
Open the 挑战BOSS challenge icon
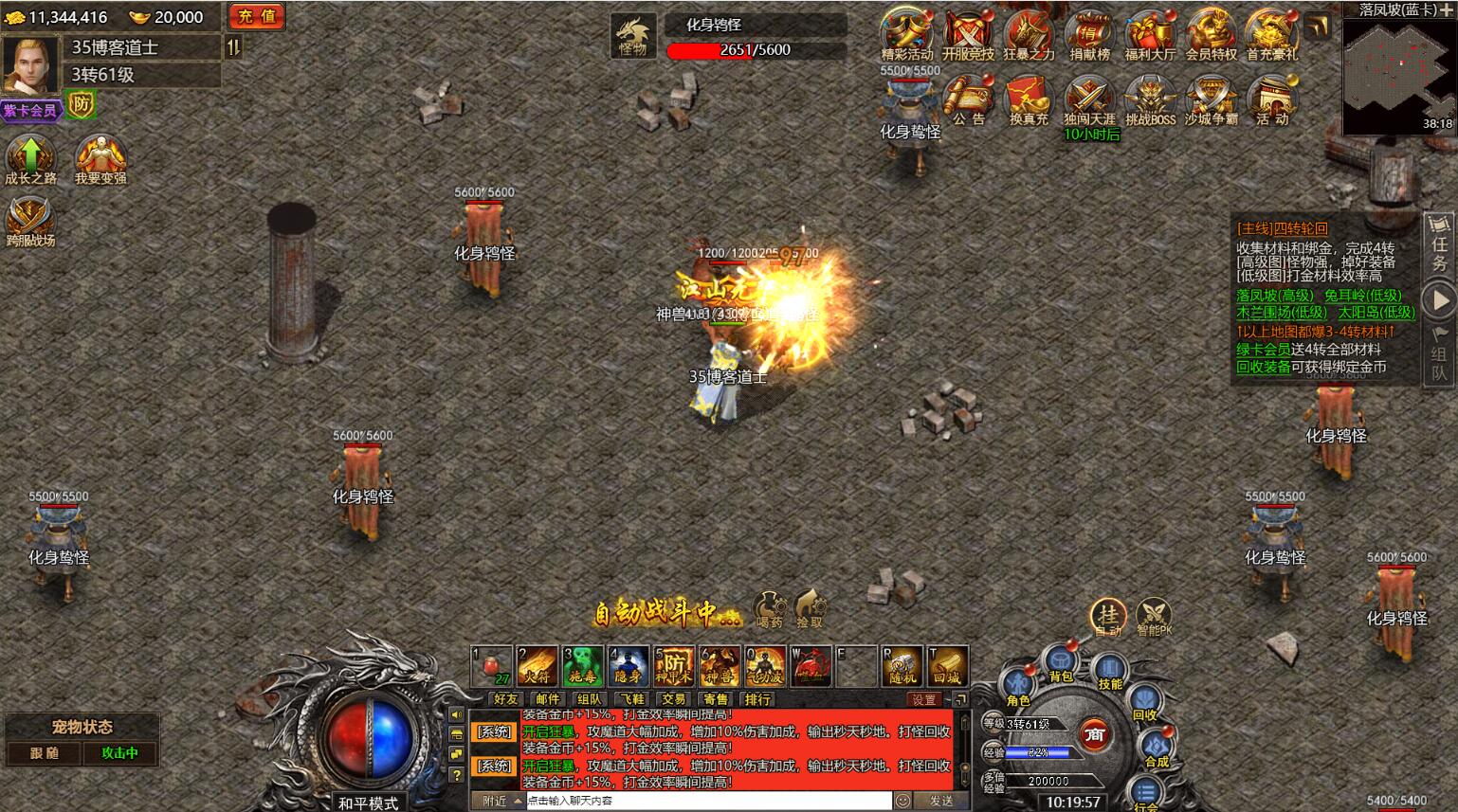click(x=1150, y=99)
